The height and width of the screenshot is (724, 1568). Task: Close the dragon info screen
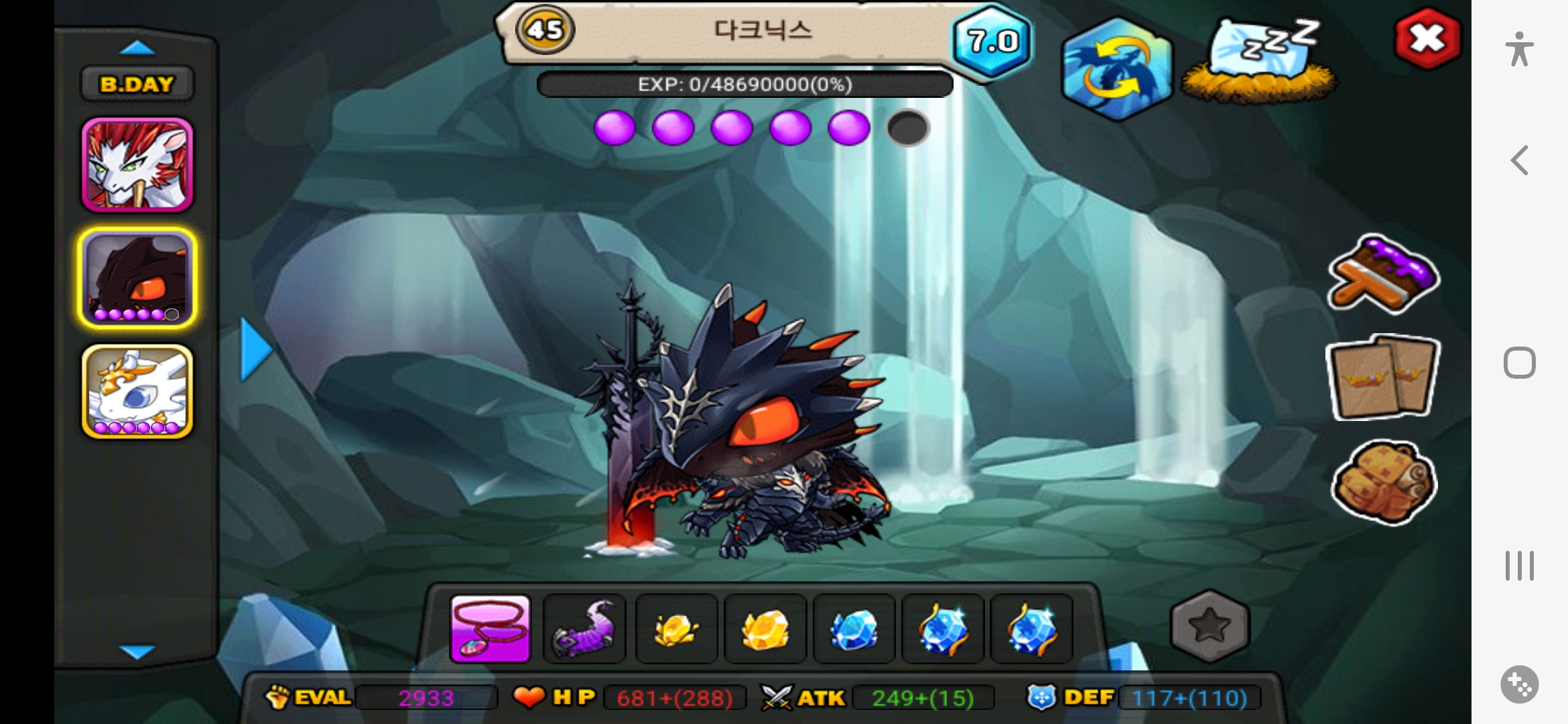point(1427,39)
